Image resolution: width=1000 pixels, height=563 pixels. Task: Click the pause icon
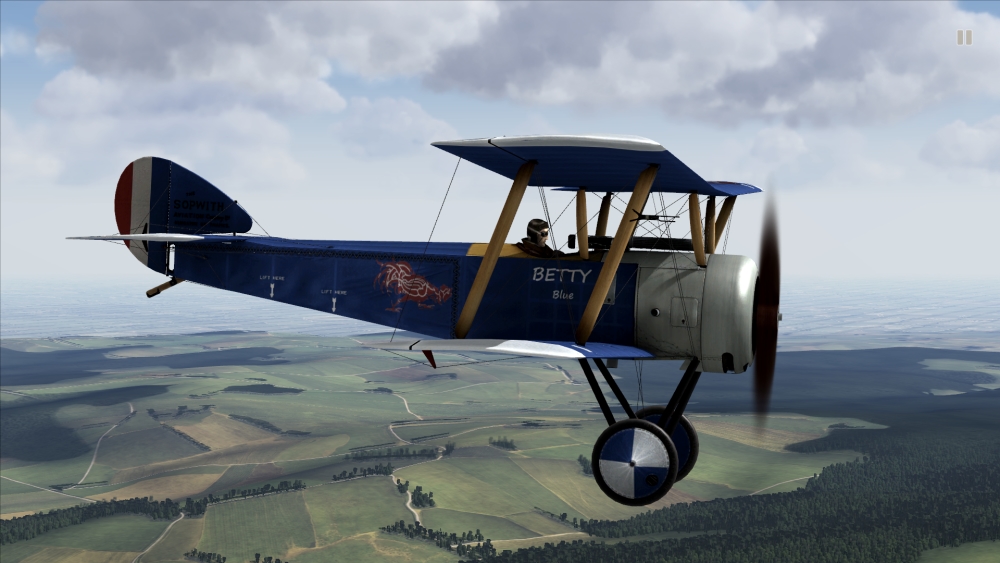(964, 37)
